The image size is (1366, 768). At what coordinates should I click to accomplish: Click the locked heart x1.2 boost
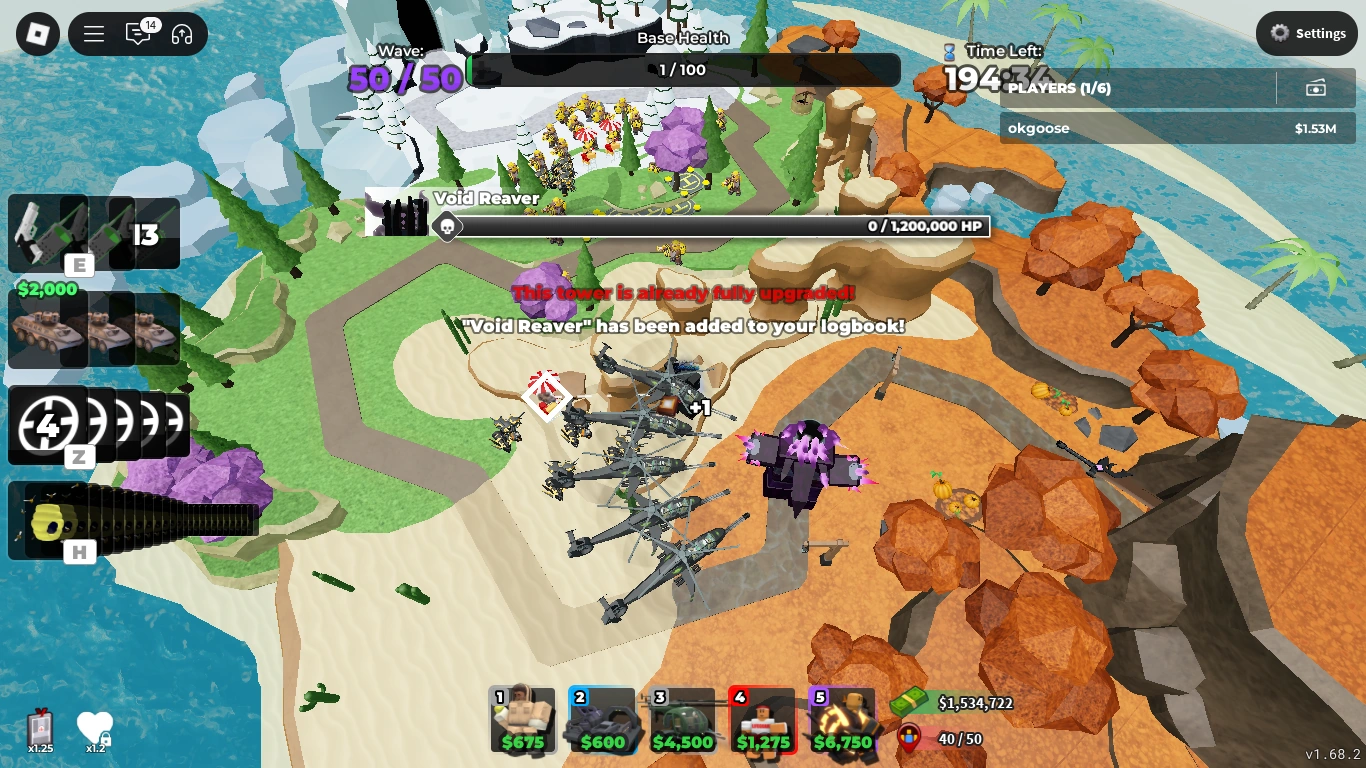(95, 727)
